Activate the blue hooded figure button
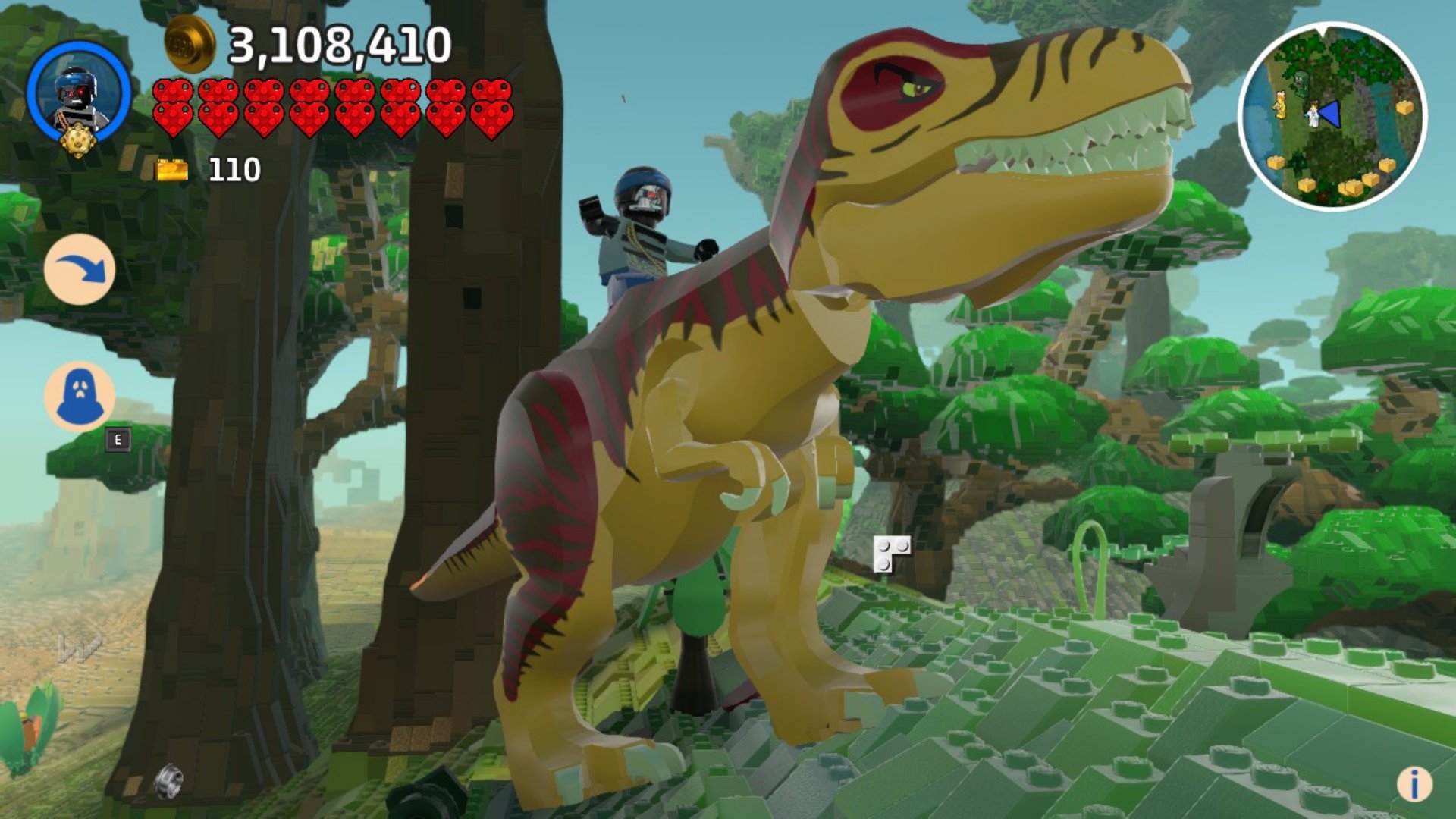 (x=80, y=397)
